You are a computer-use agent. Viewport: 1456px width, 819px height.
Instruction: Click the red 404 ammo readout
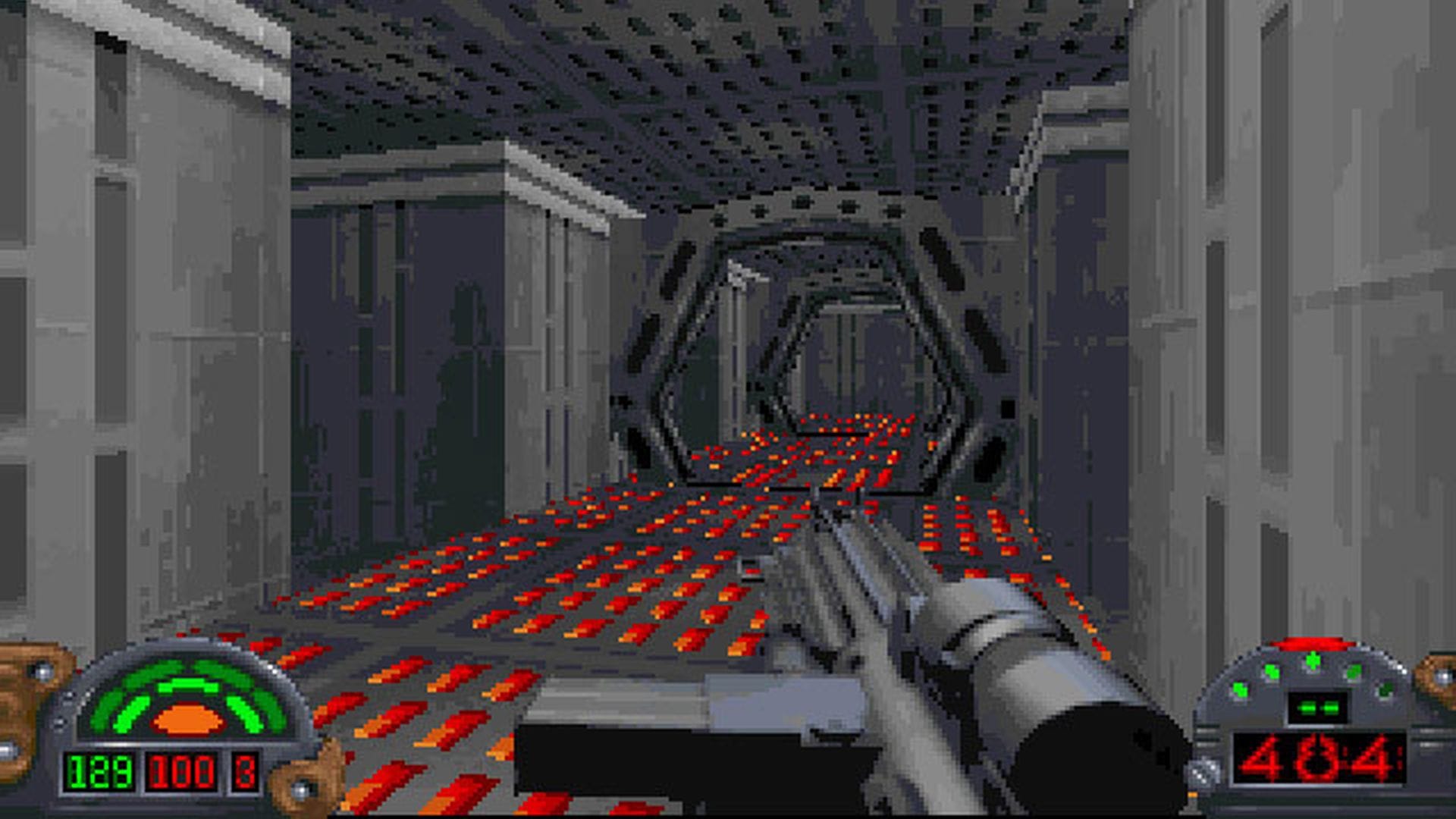tap(1318, 758)
